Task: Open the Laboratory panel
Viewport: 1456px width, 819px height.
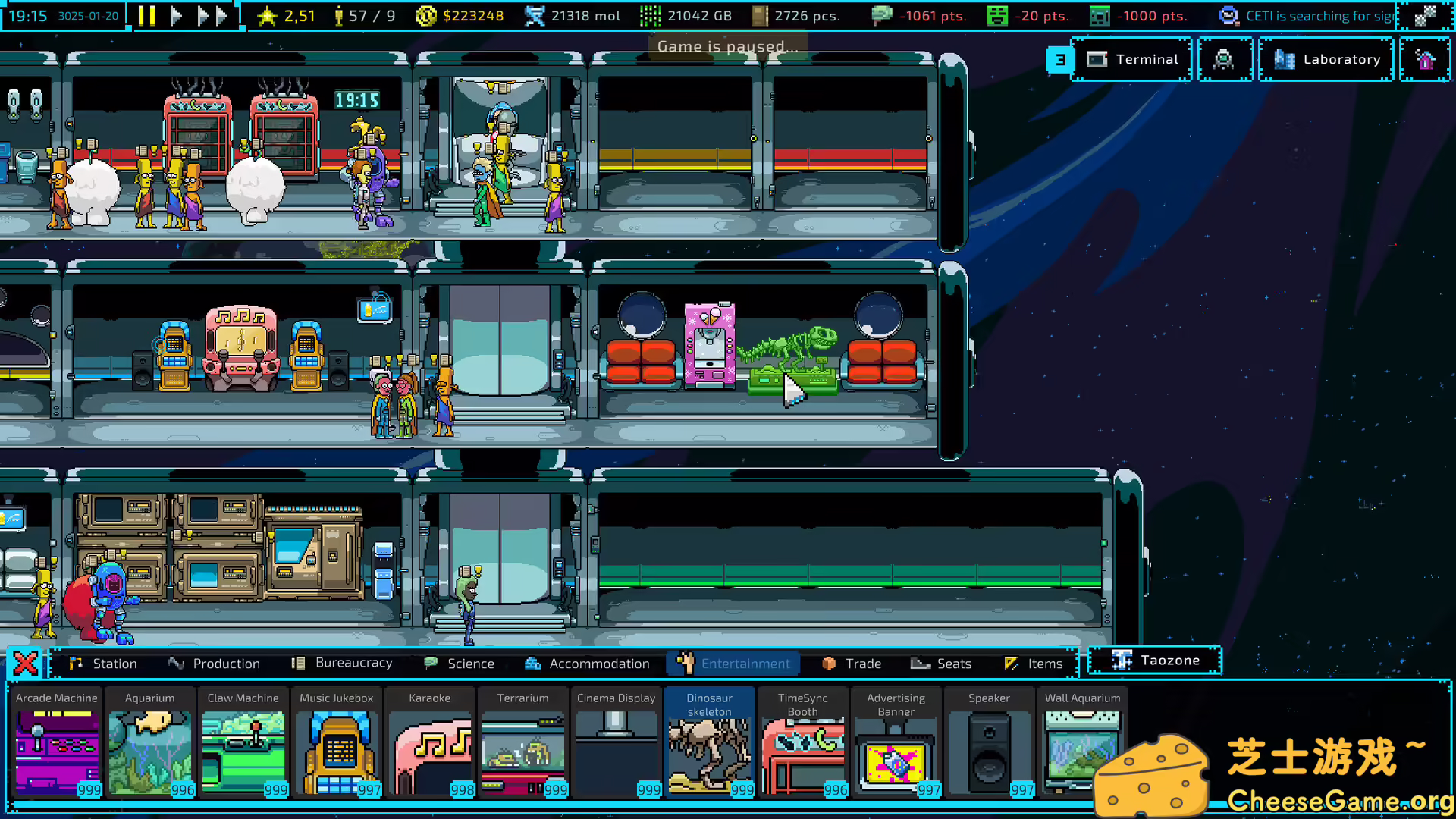Action: pos(1326,59)
